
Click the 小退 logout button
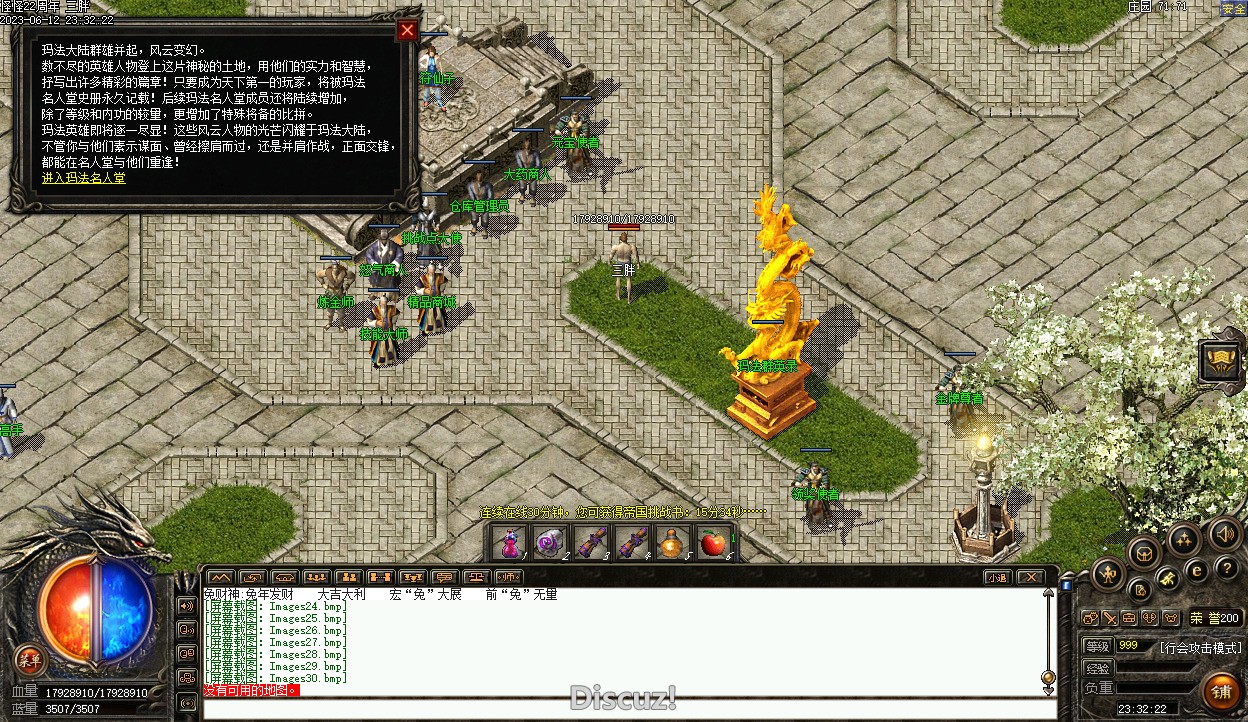(x=997, y=577)
